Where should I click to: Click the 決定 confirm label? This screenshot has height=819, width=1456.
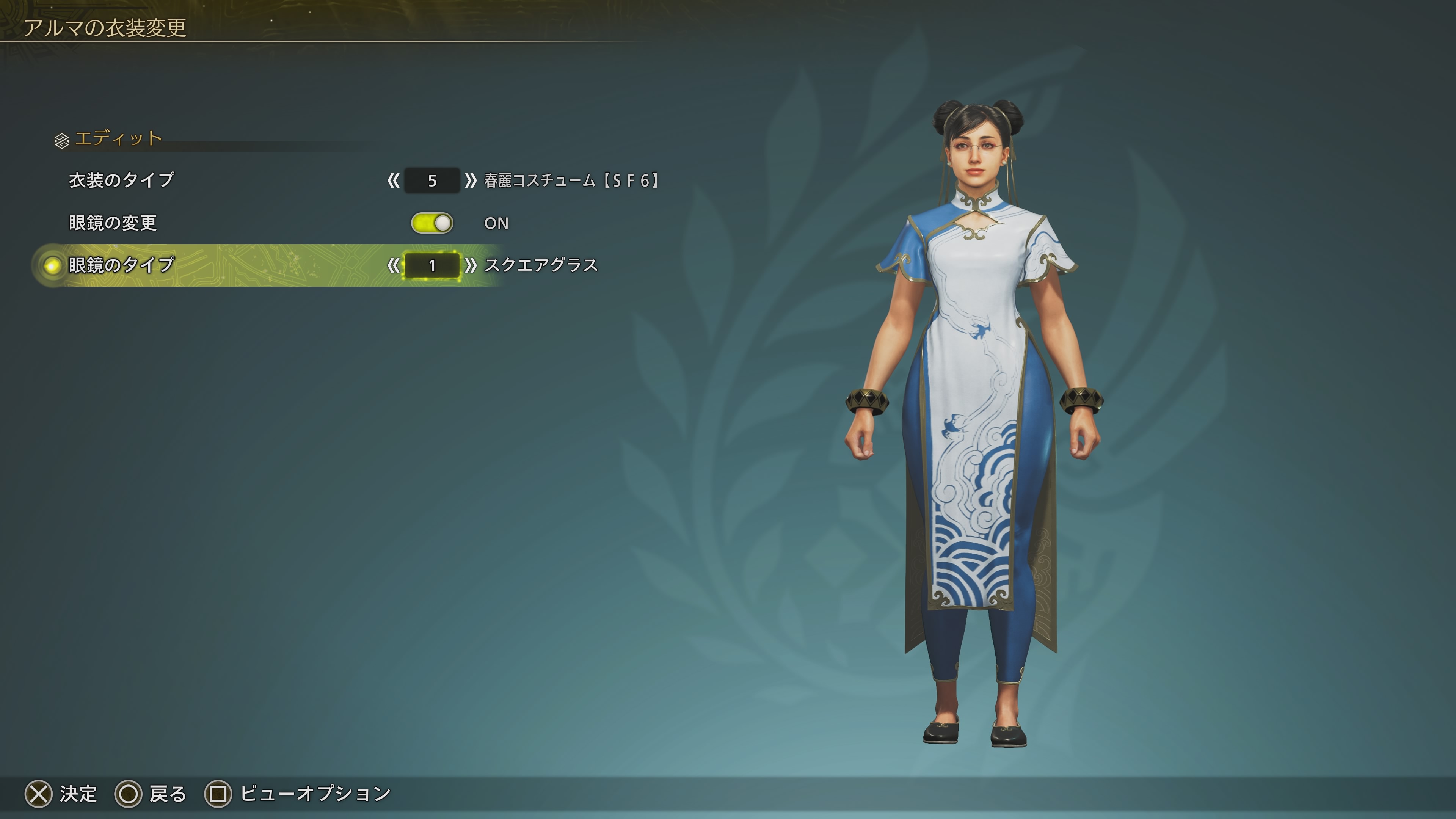click(78, 794)
